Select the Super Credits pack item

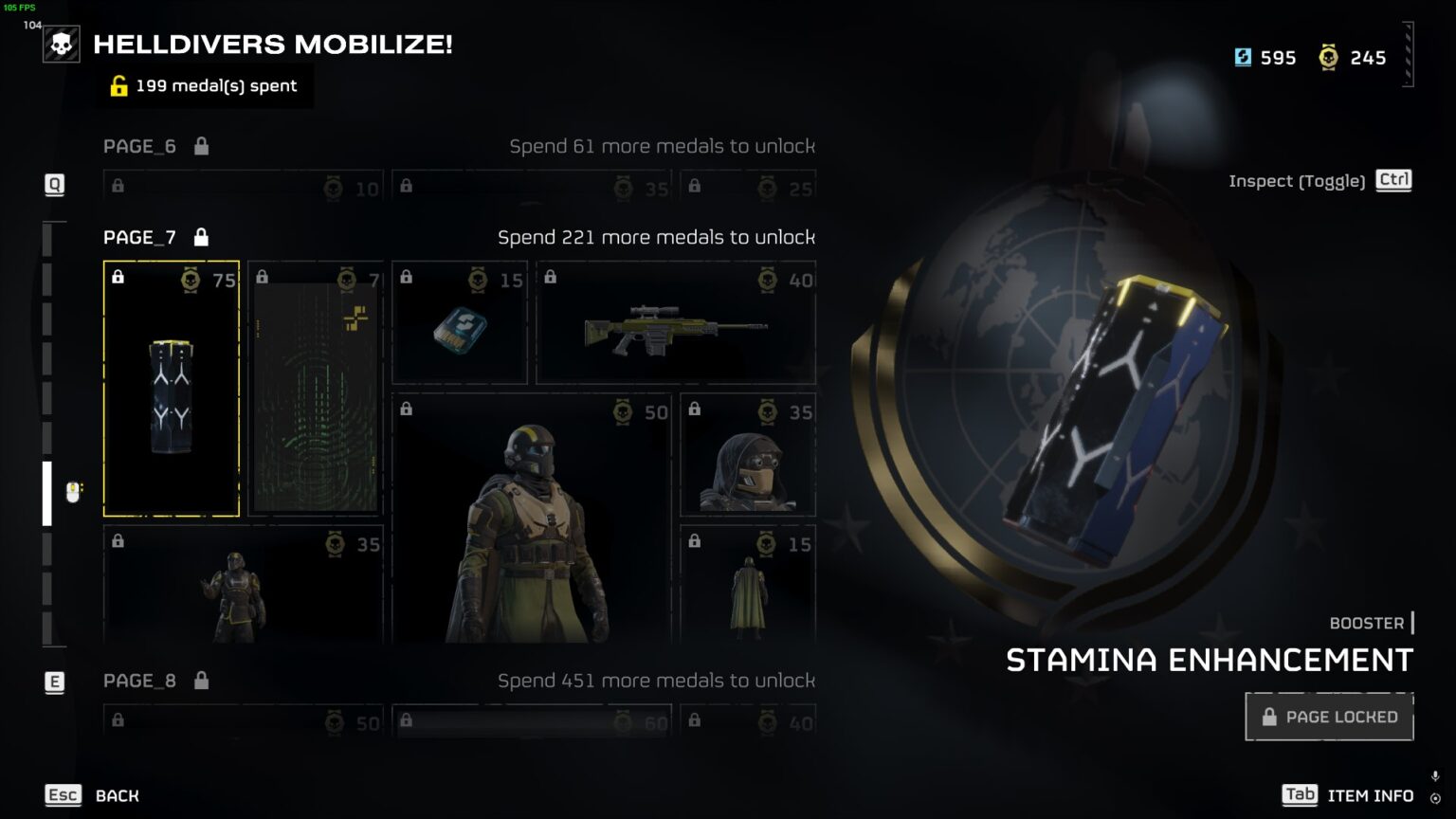(459, 322)
